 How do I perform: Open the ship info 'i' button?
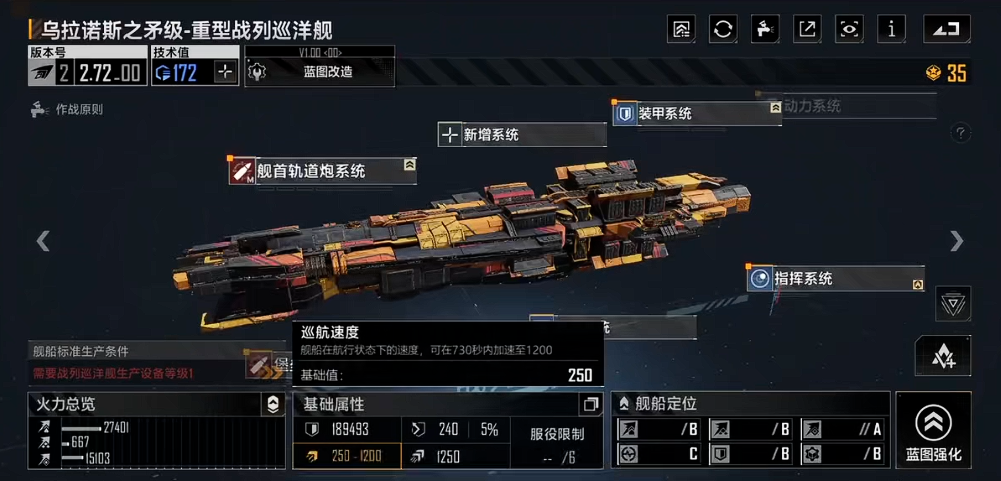891,29
